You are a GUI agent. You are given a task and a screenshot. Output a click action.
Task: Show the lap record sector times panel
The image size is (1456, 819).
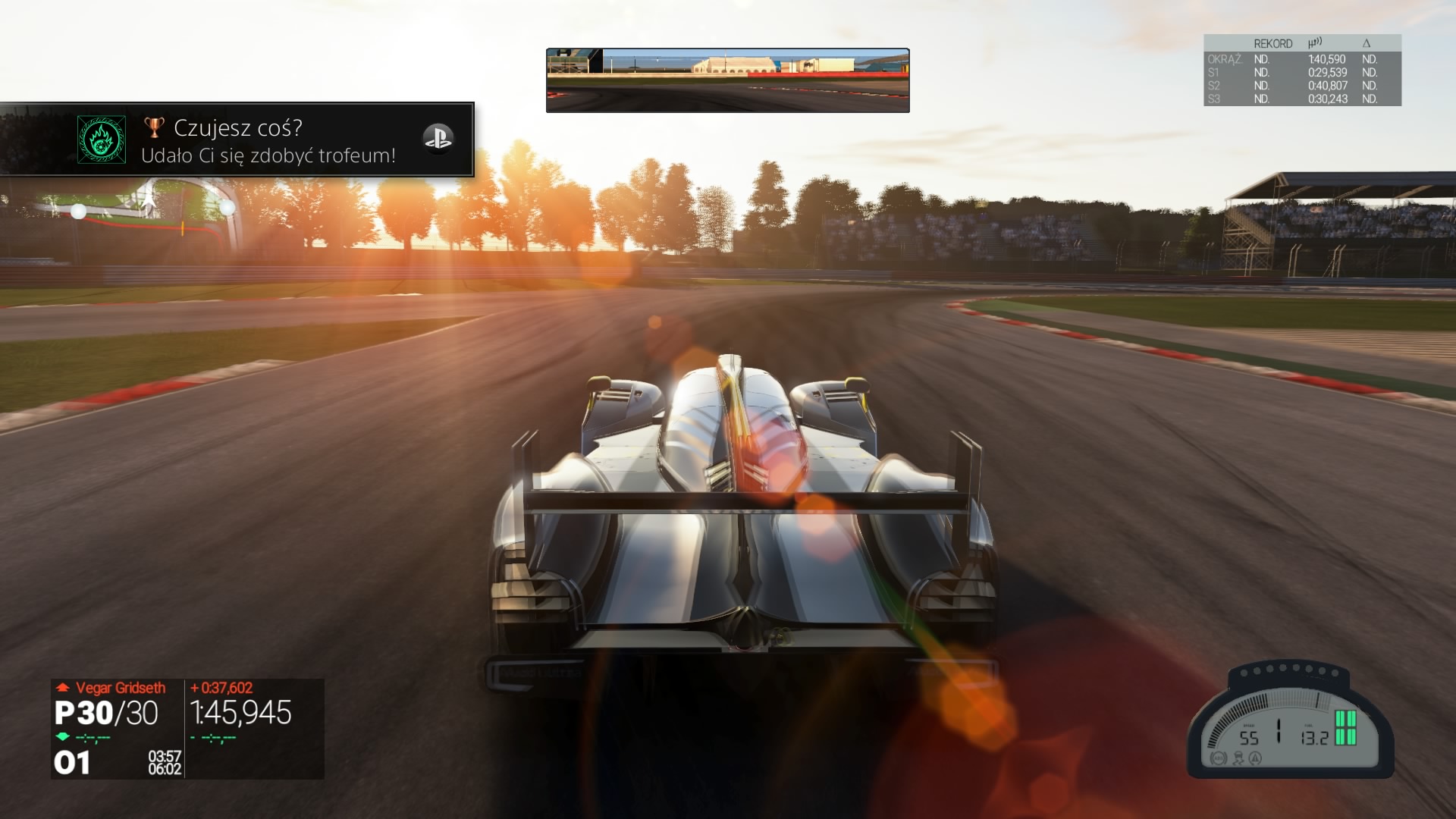(x=1301, y=71)
